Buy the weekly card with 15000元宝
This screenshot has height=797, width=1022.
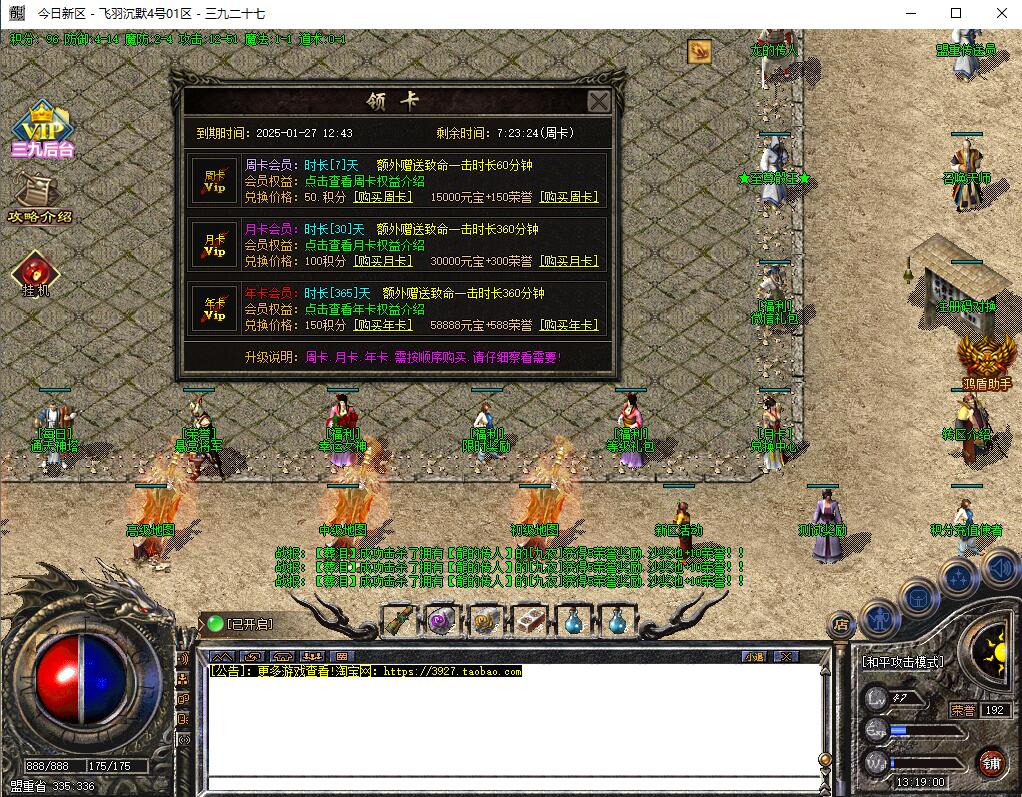pos(569,197)
